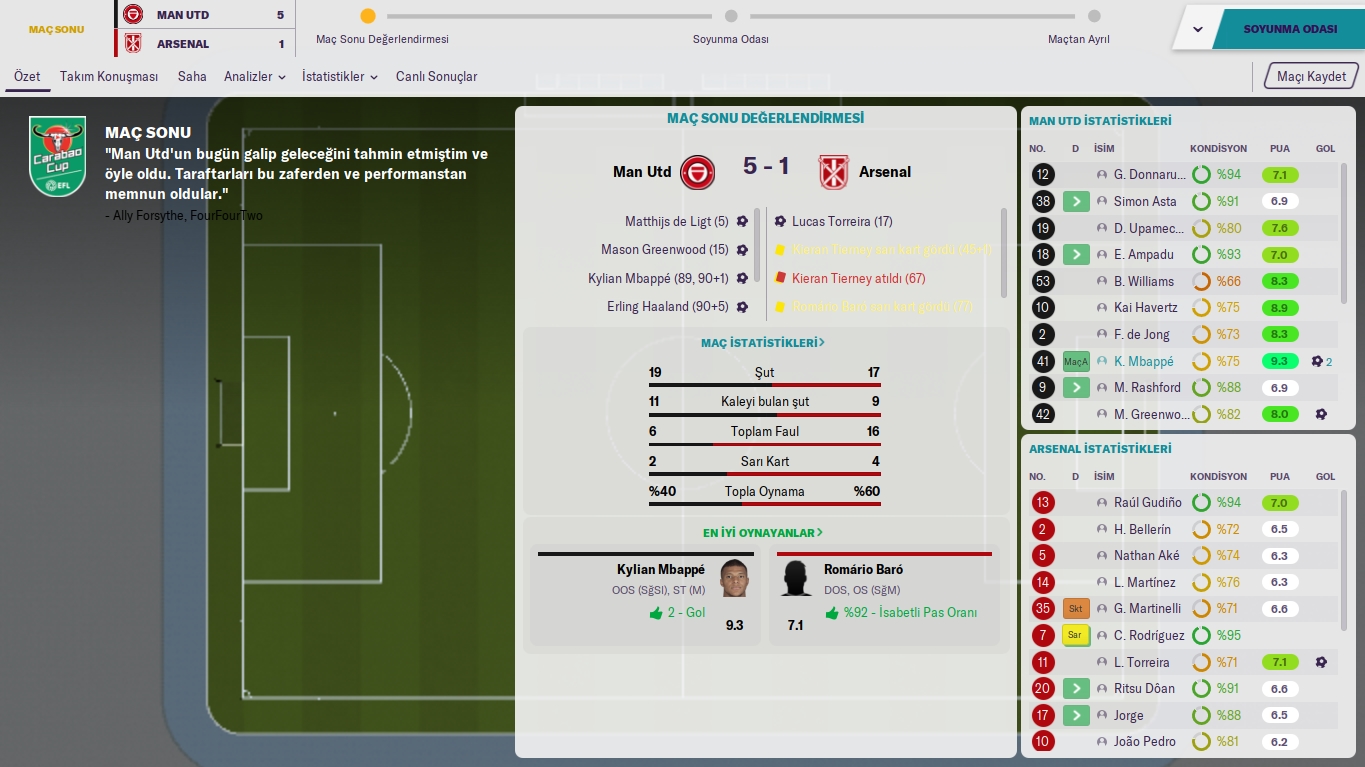Expand the Analizler dropdown
This screenshot has width=1365, height=767.
pos(254,77)
